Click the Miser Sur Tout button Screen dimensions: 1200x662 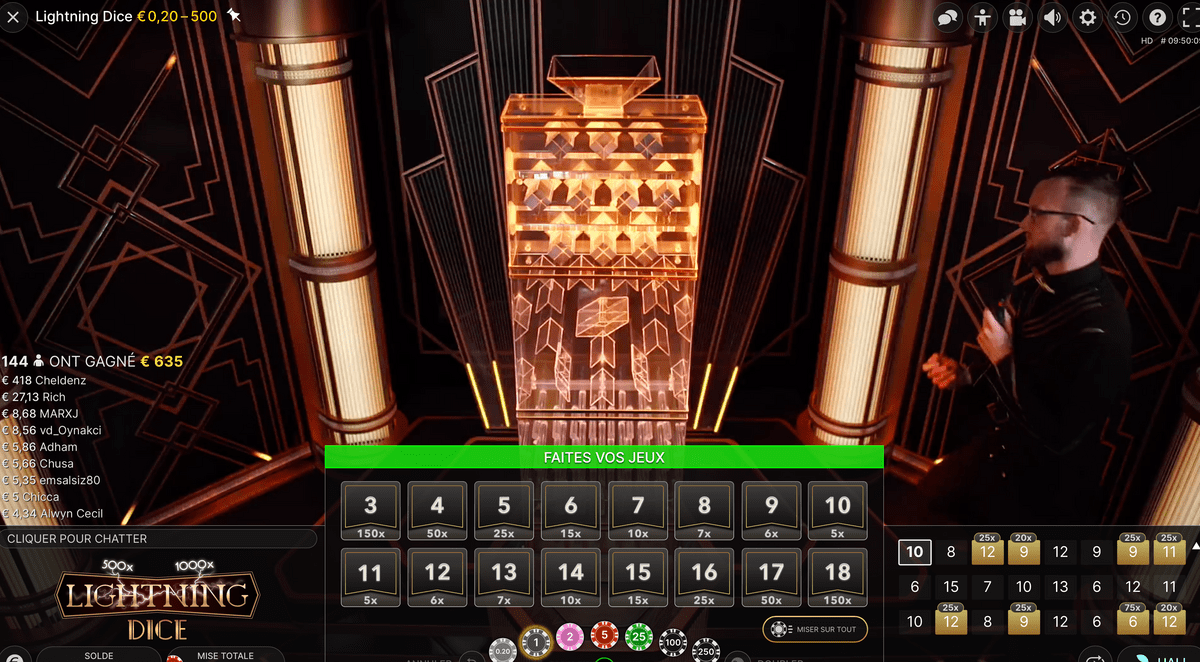click(x=815, y=629)
